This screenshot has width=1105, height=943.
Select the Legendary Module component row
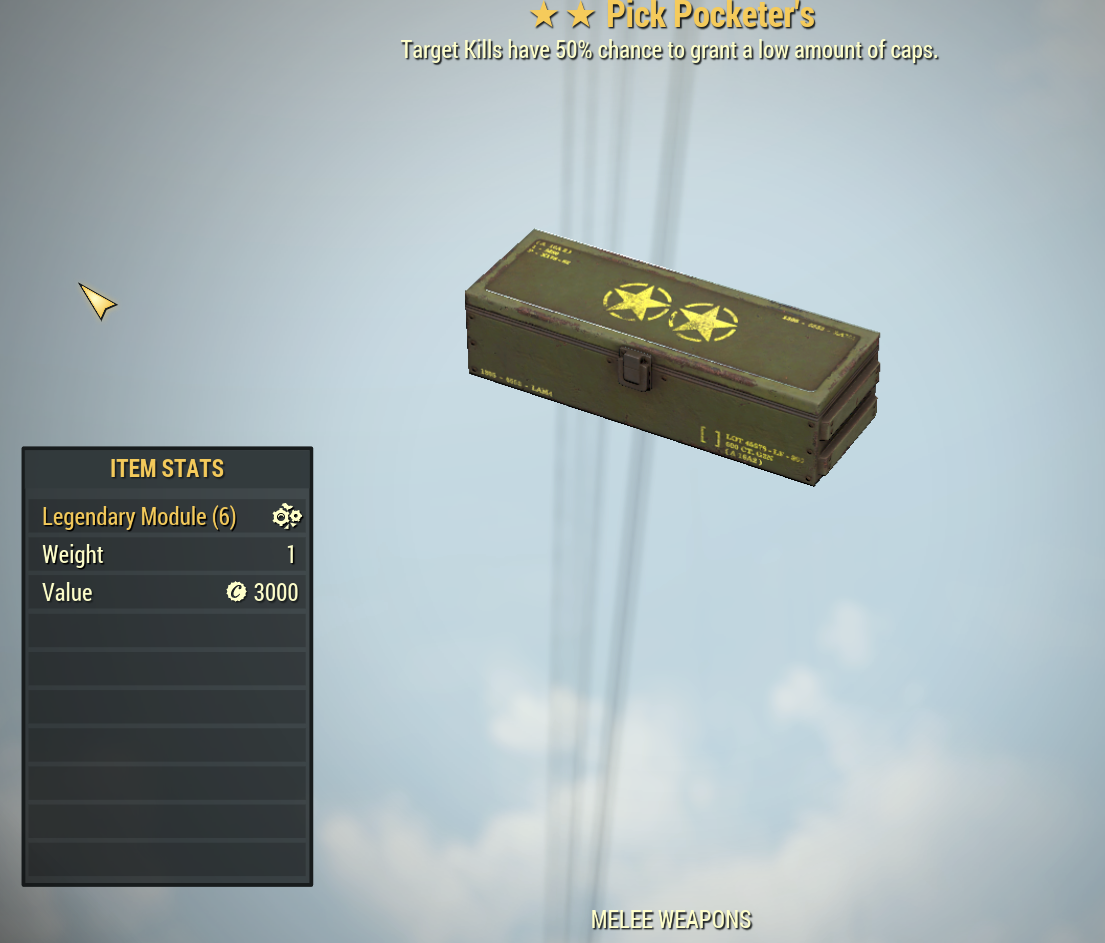coord(168,517)
